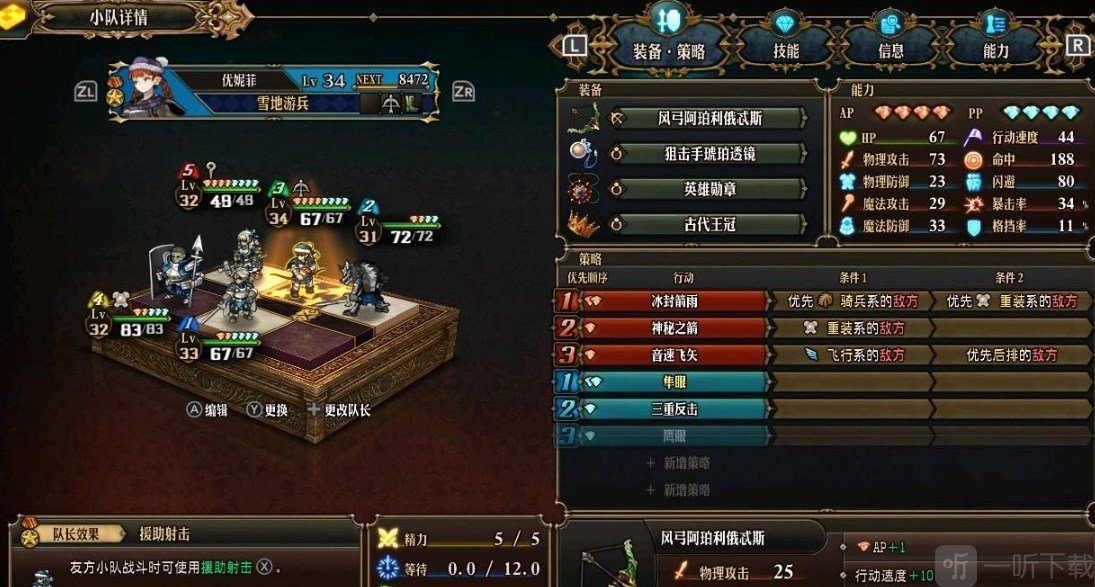
Task: Edit the 优先后排的敌方 condition for 音速飞矢
Action: 1010,355
